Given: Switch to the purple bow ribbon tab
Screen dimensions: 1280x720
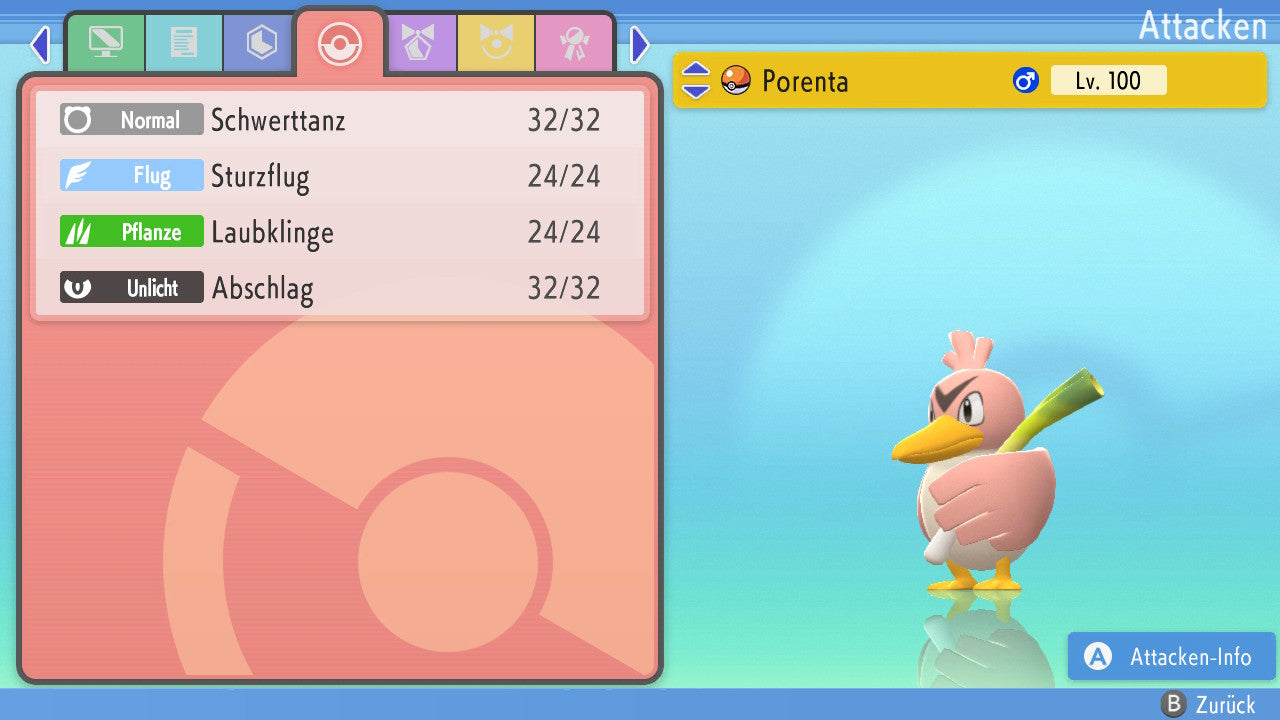Looking at the screenshot, I should tap(419, 43).
